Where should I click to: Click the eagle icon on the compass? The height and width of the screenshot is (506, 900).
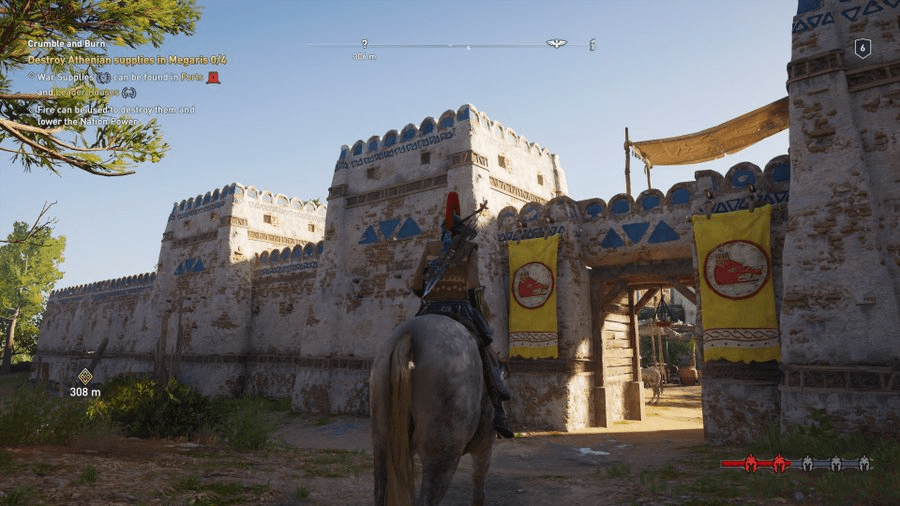pos(556,44)
